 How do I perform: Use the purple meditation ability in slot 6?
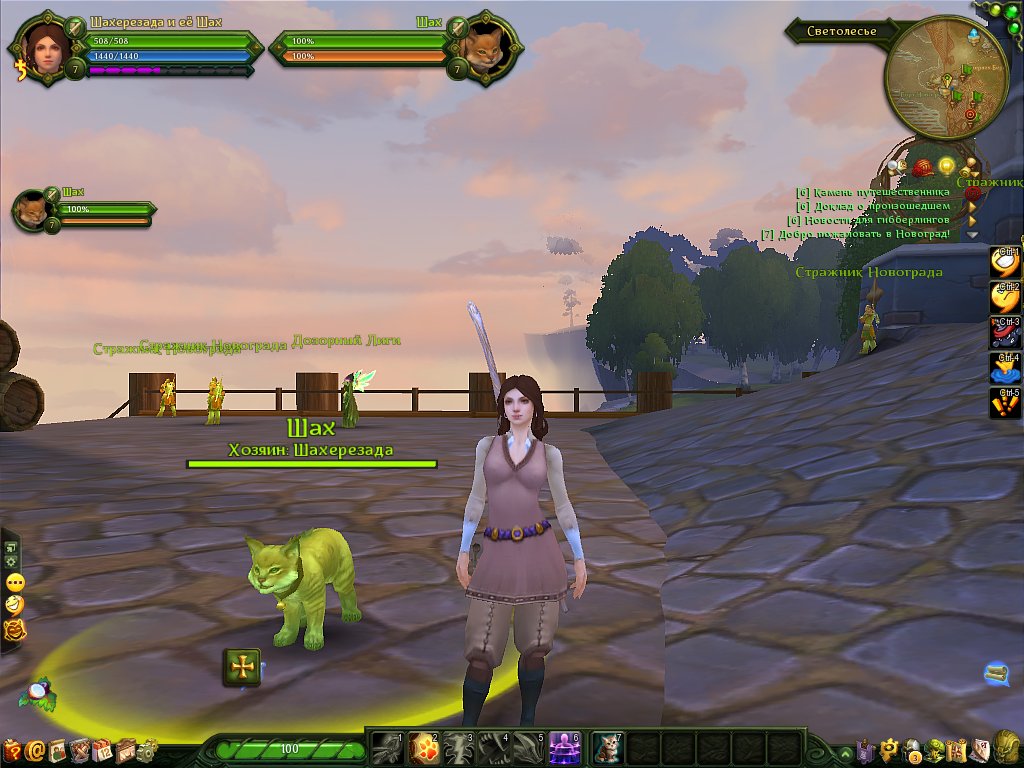click(565, 747)
